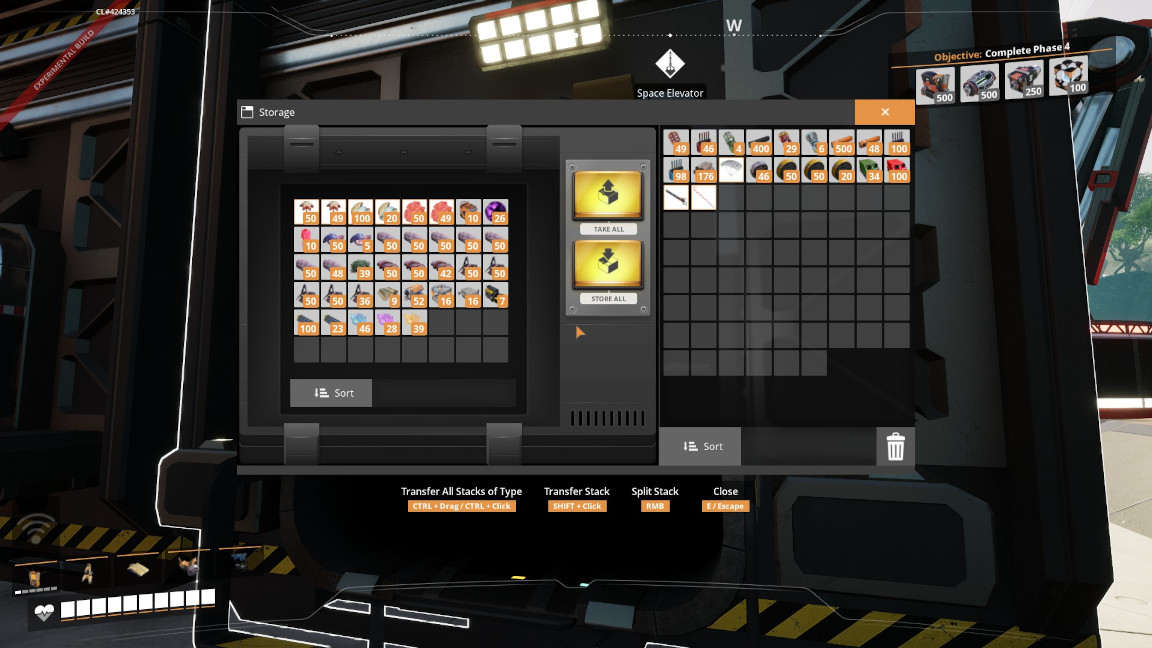Open the inventory trash can
Image resolution: width=1152 pixels, height=648 pixels.
pos(895,447)
